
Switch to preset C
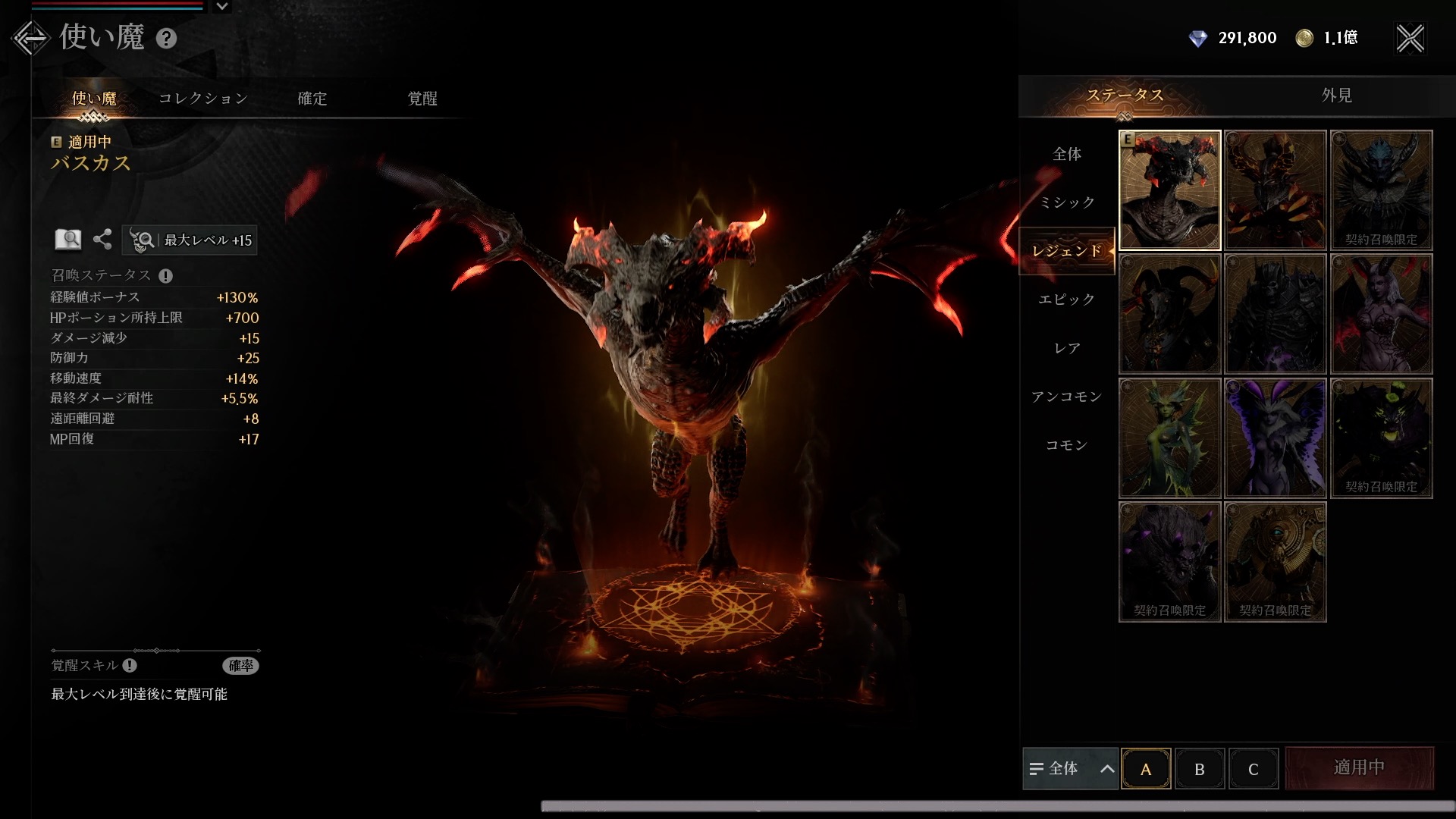tap(1253, 769)
